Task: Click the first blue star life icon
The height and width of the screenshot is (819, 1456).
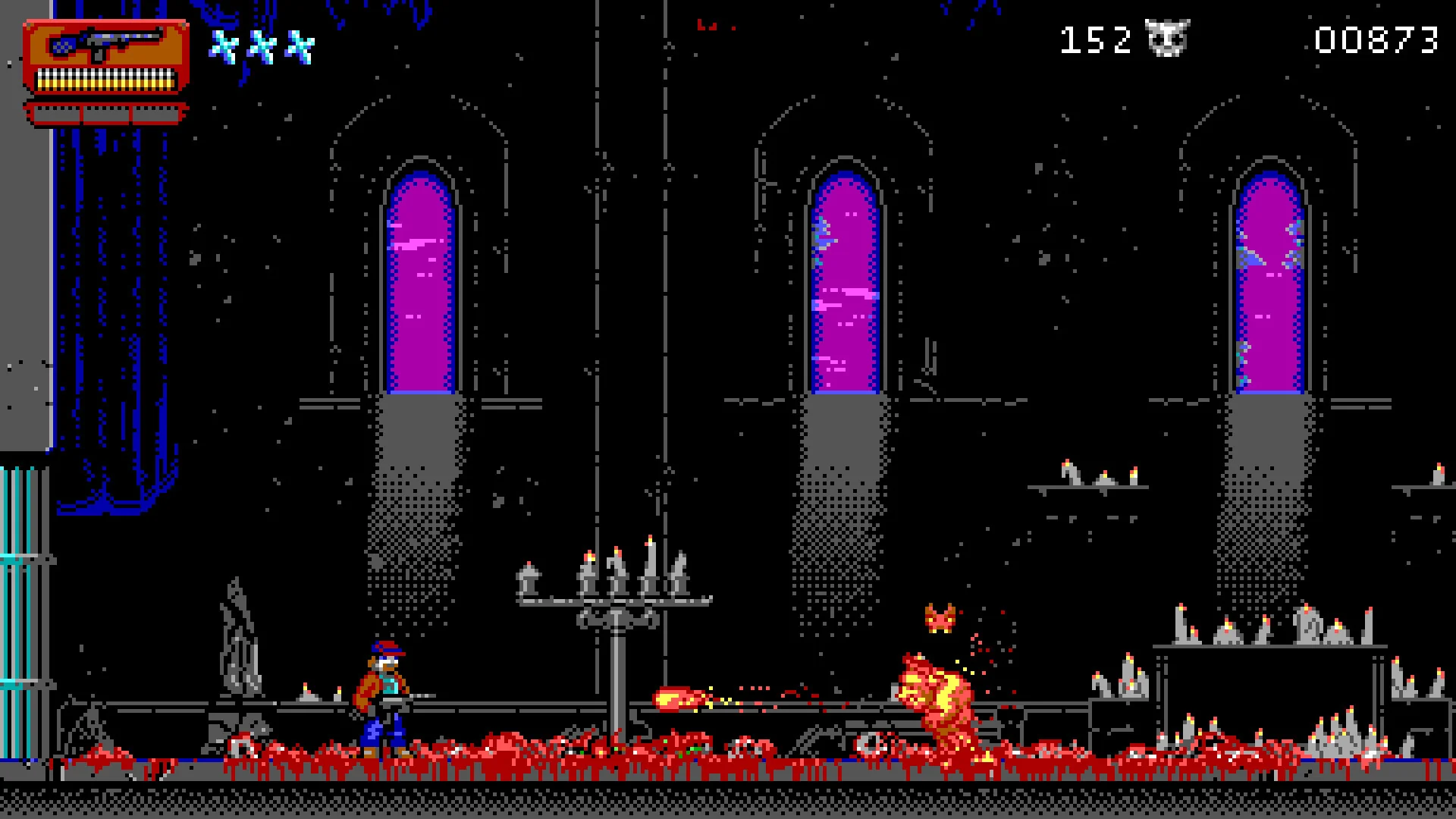Action: click(x=224, y=45)
